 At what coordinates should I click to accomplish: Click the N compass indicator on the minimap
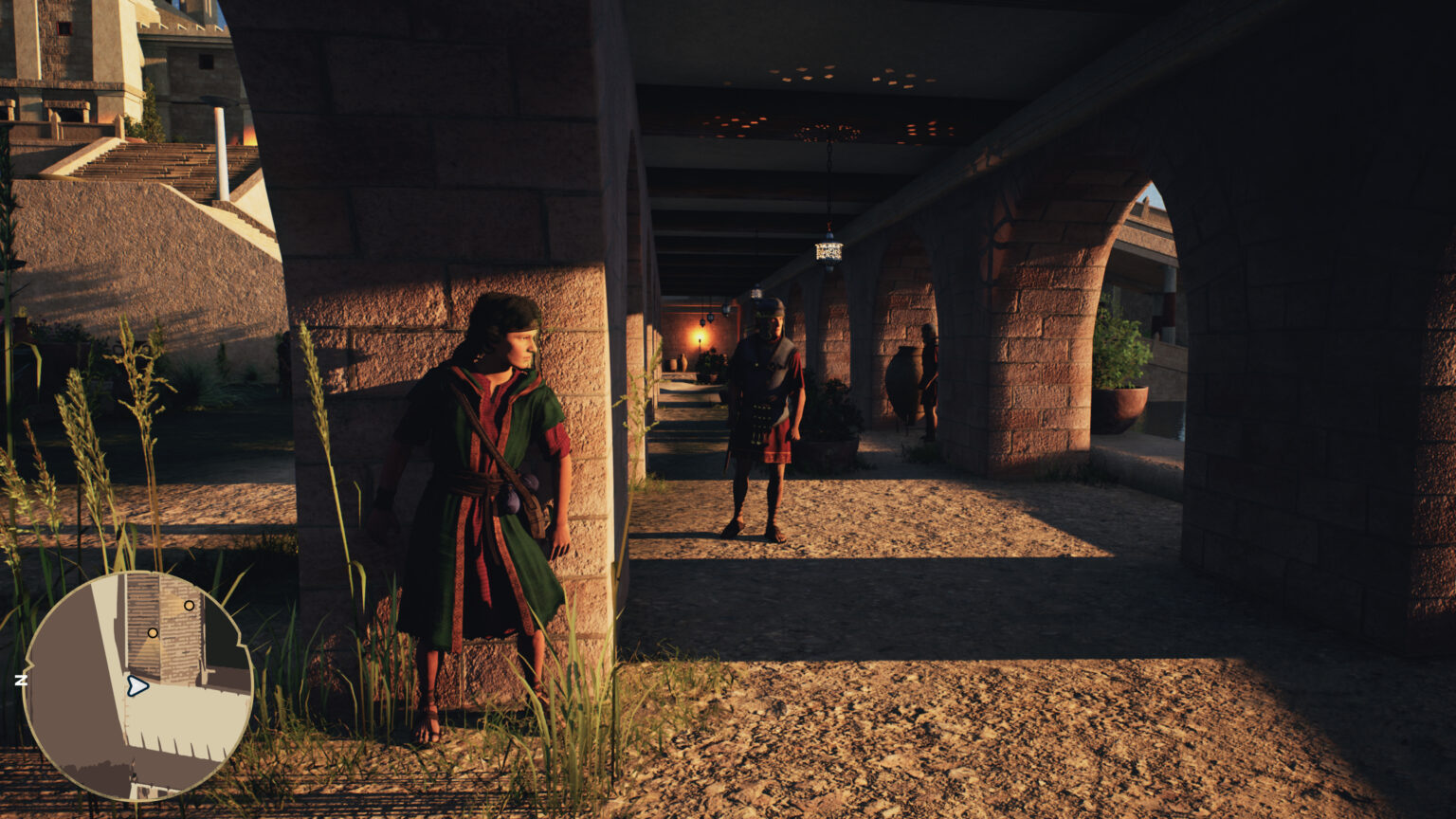22,679
